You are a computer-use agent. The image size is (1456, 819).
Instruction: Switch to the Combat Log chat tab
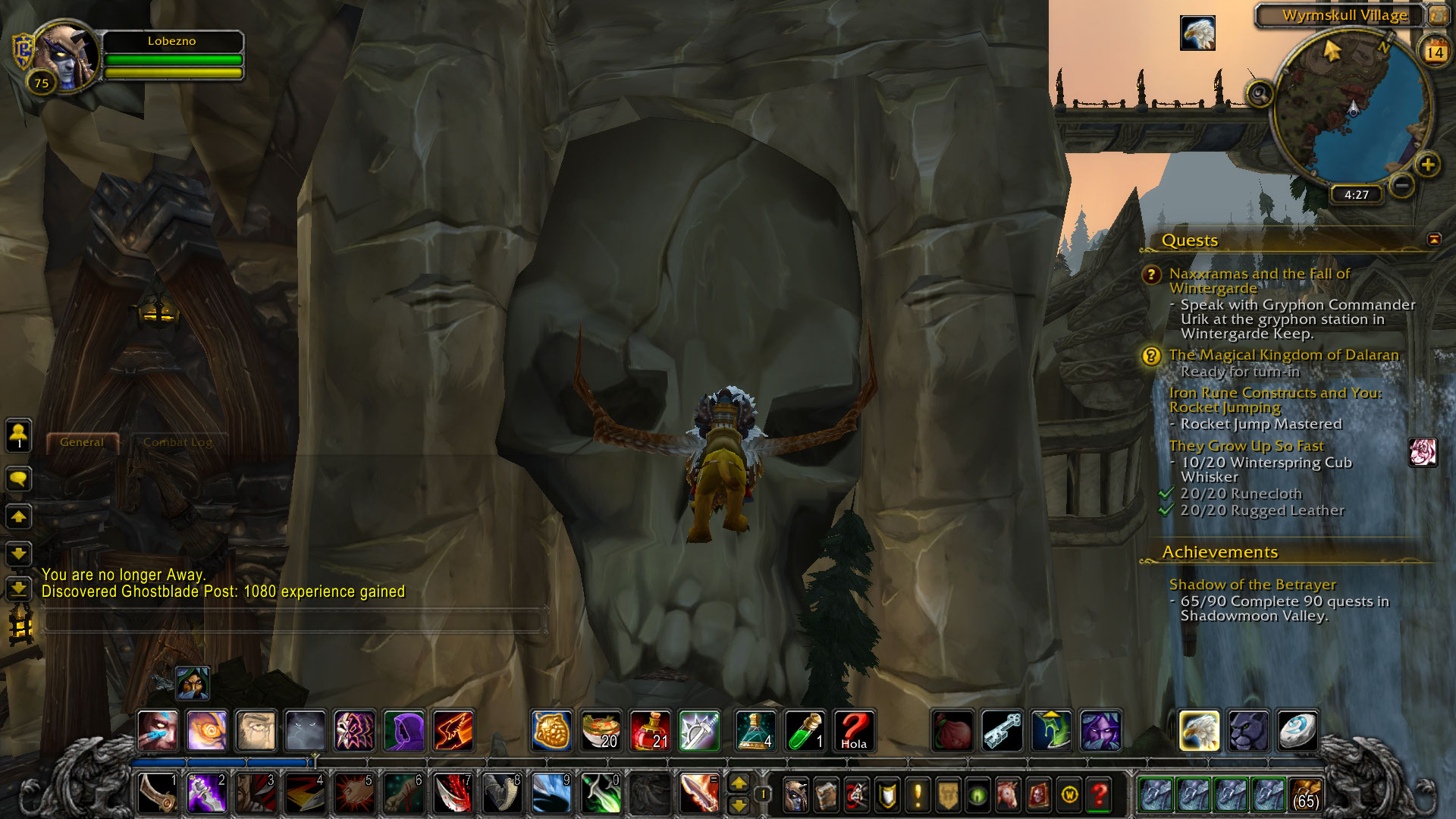tap(177, 442)
